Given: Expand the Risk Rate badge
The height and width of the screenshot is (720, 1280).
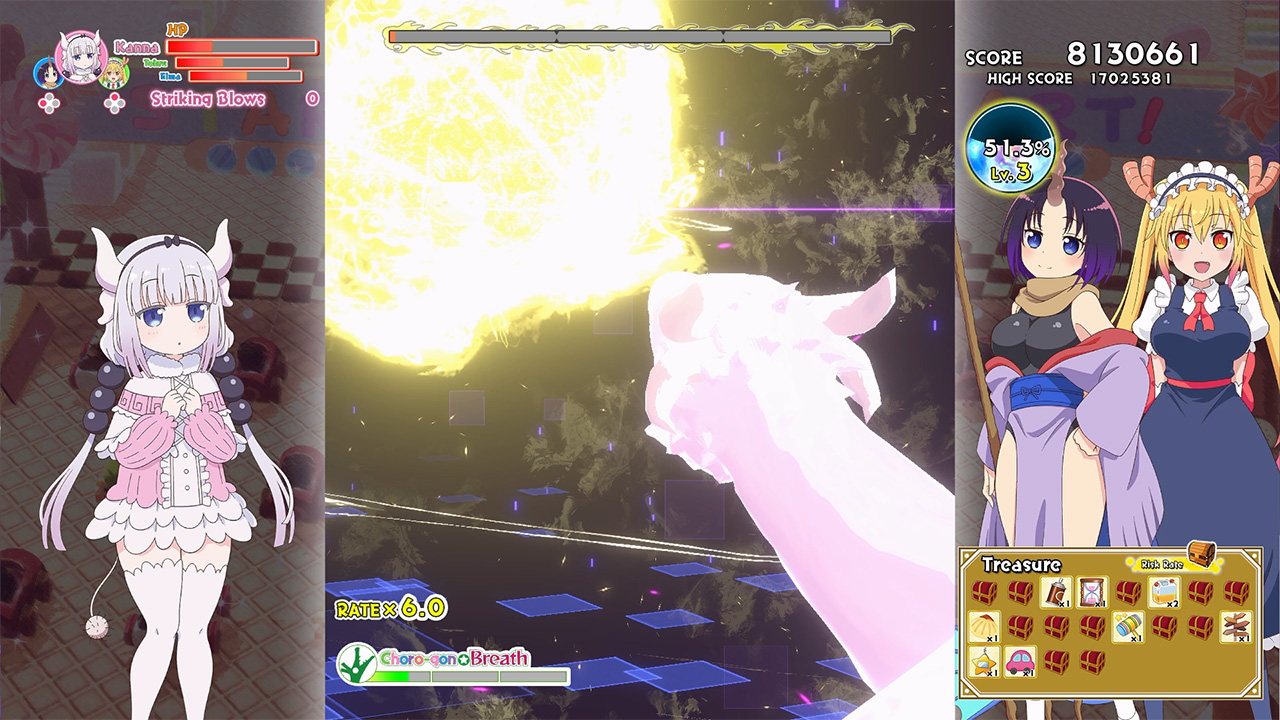Looking at the screenshot, I should point(1161,563).
